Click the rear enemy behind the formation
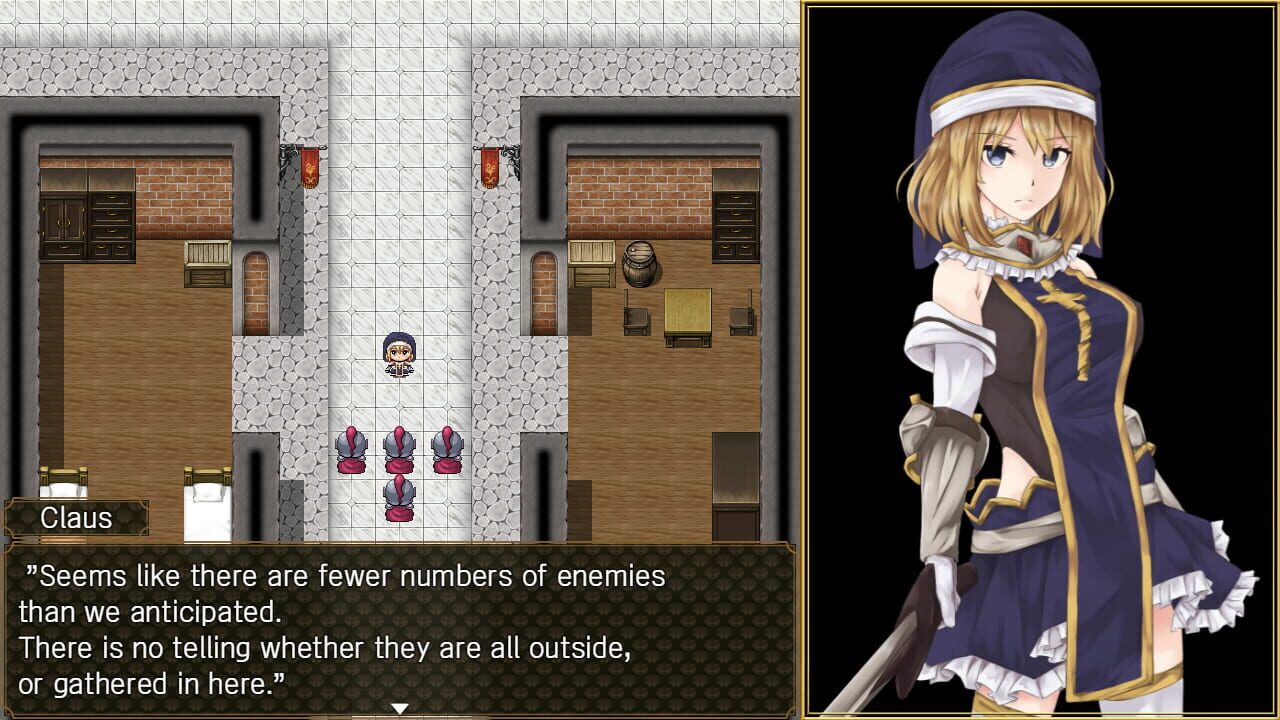Screen dimensions: 1280x720 [398, 500]
